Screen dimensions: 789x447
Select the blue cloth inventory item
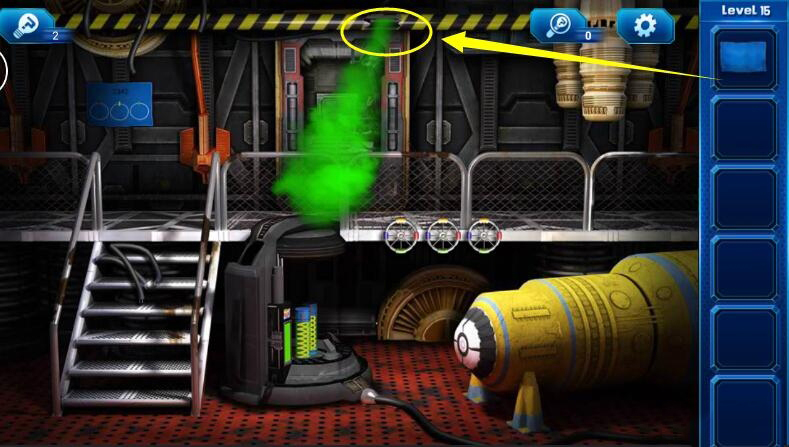(745, 56)
